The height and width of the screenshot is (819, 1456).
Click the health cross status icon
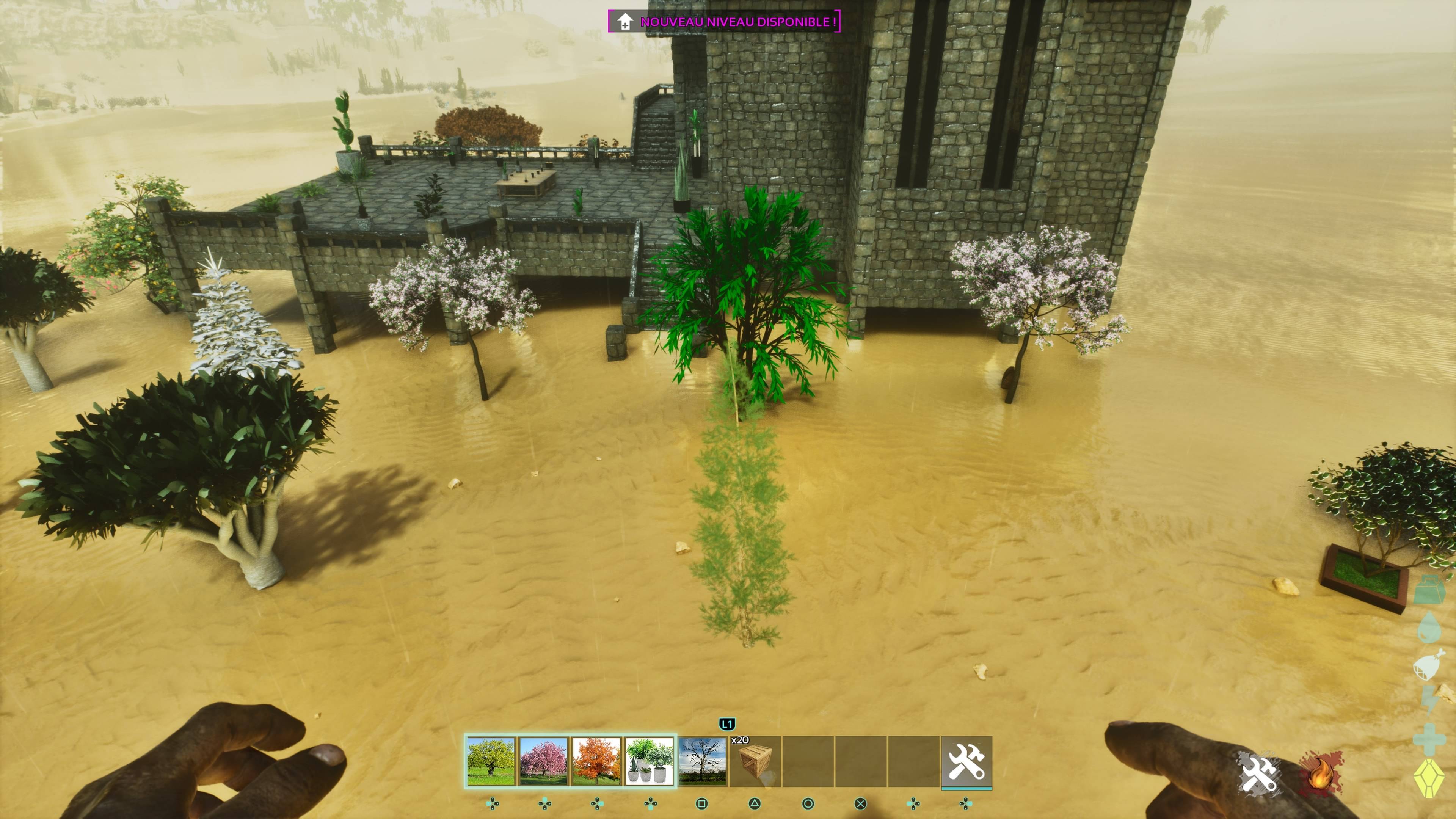point(1429,739)
